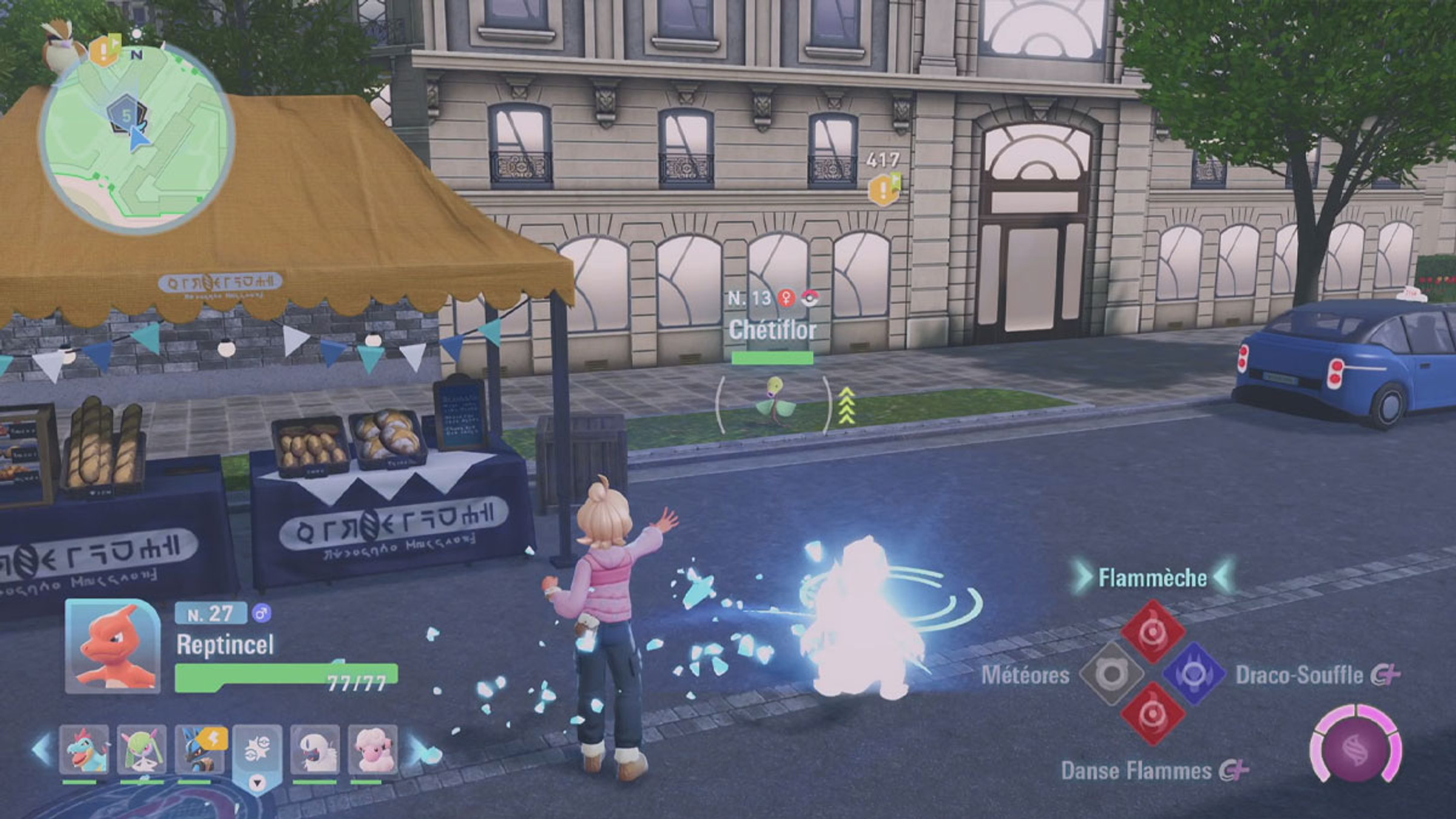
Task: Switch to Totodile in the party bar
Action: (x=84, y=750)
